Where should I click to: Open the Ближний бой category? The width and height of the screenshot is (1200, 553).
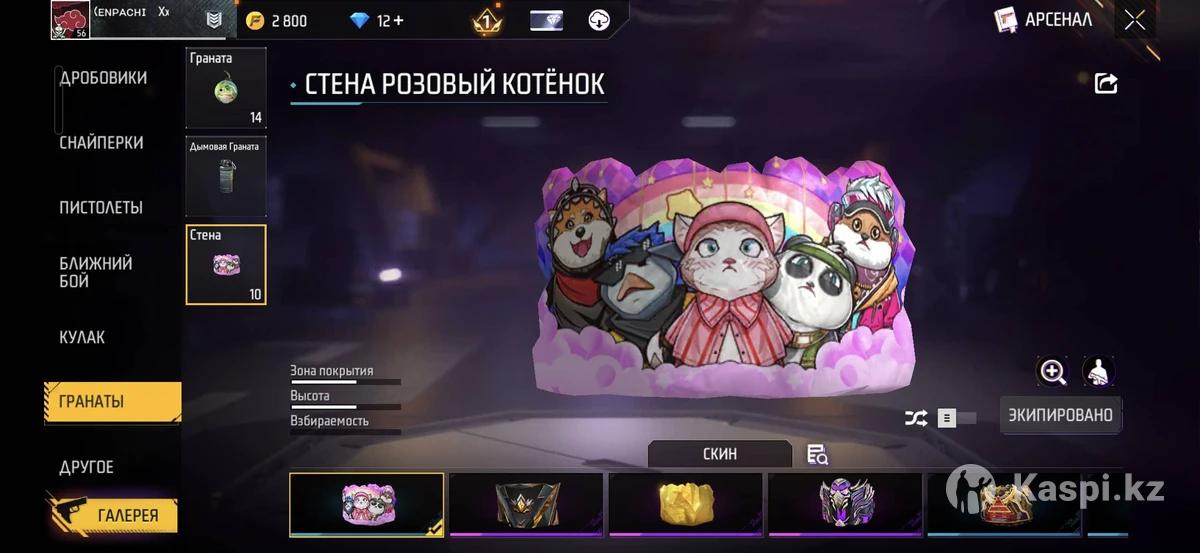pos(96,272)
